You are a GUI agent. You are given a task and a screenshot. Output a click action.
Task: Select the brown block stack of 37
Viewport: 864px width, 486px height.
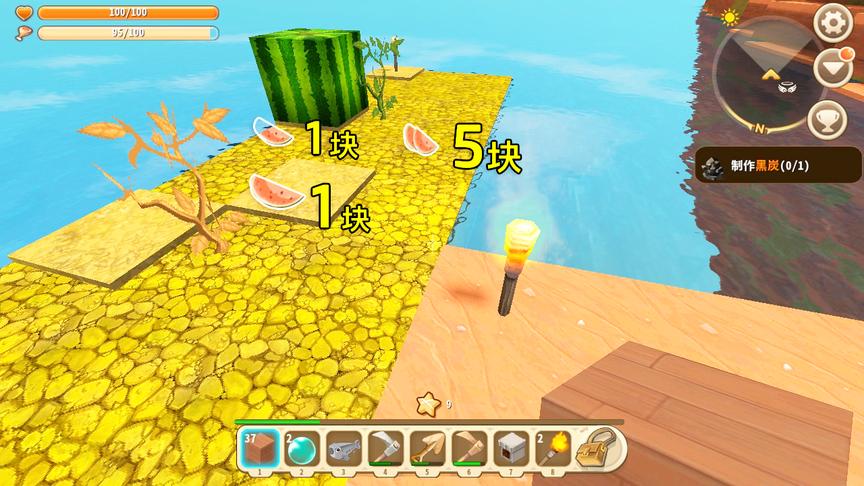coord(256,449)
